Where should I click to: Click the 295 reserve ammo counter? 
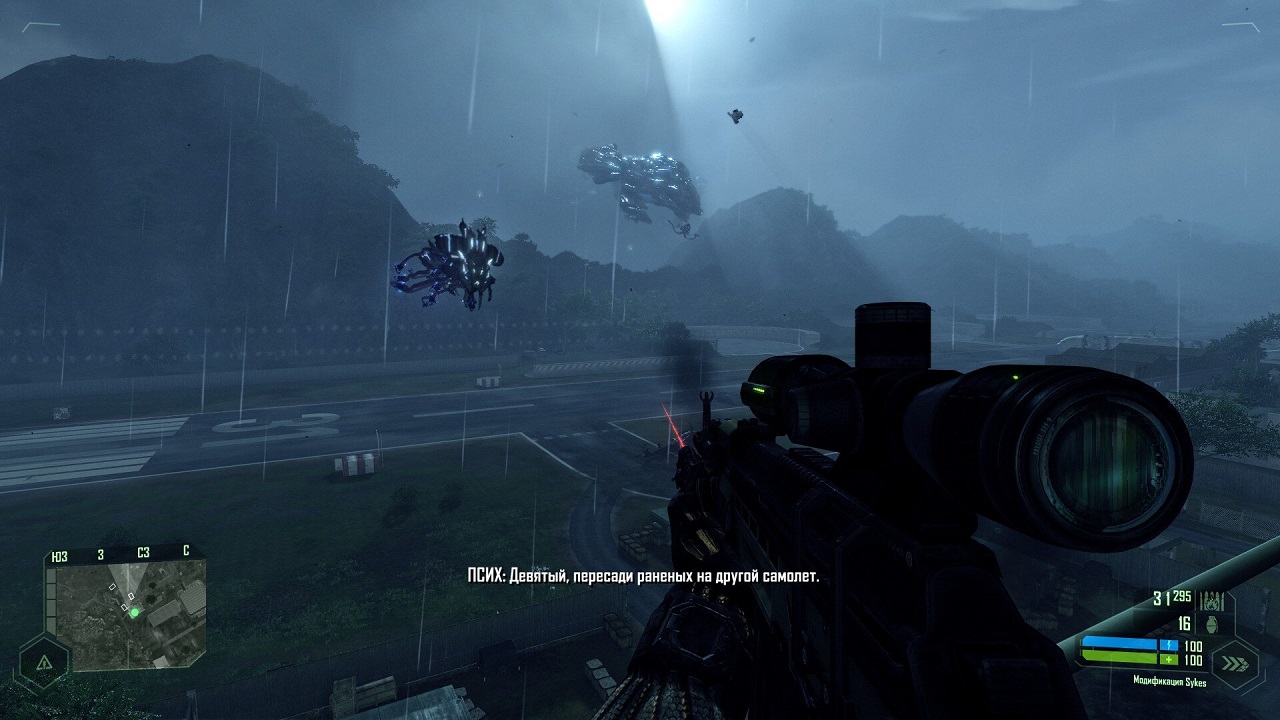[1182, 596]
